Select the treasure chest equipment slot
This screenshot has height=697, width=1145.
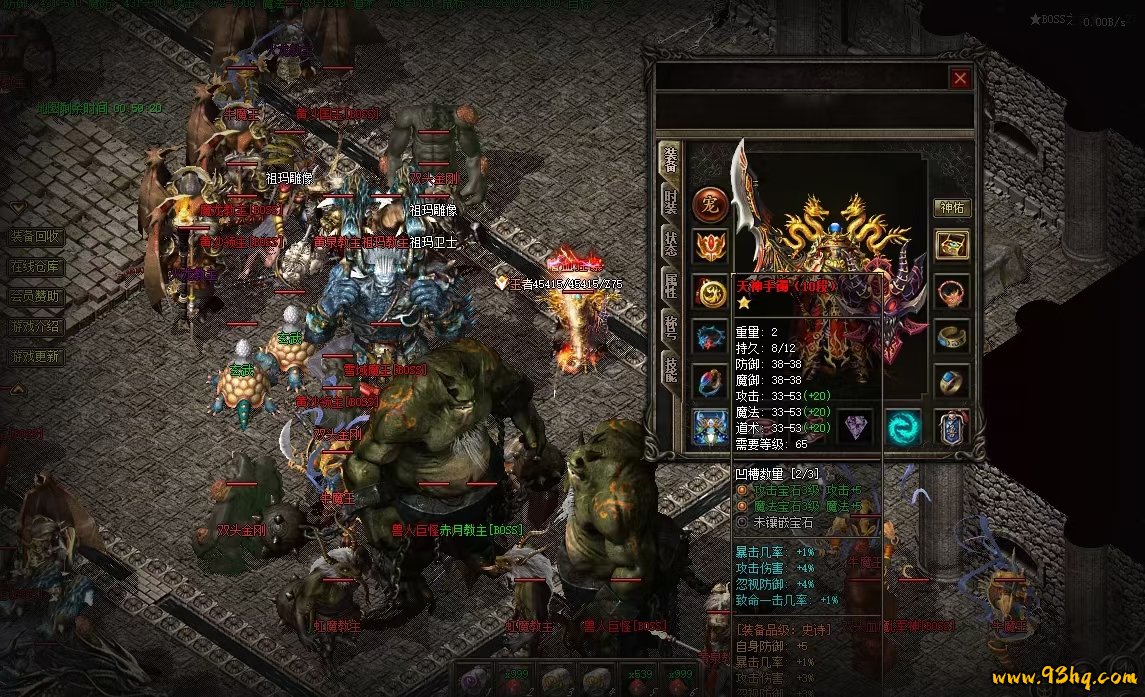(x=952, y=245)
